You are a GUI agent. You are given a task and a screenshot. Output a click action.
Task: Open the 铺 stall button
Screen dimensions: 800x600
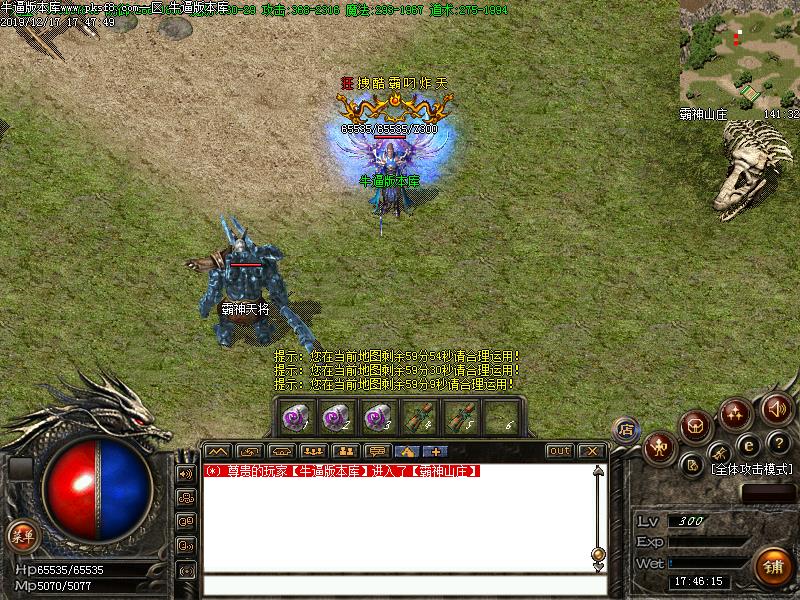(773, 566)
